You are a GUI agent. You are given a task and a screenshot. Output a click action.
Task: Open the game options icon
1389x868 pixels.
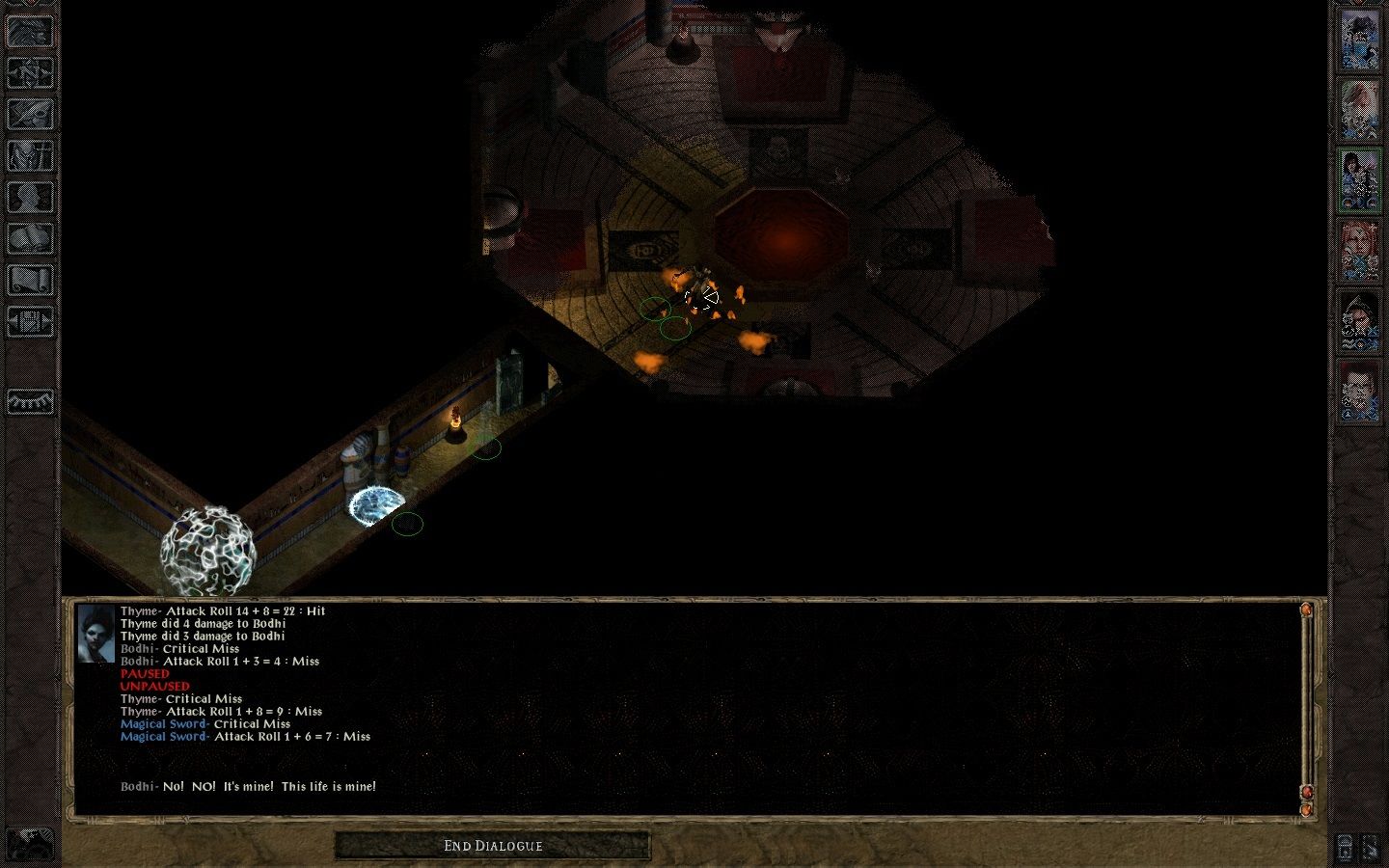(x=30, y=321)
